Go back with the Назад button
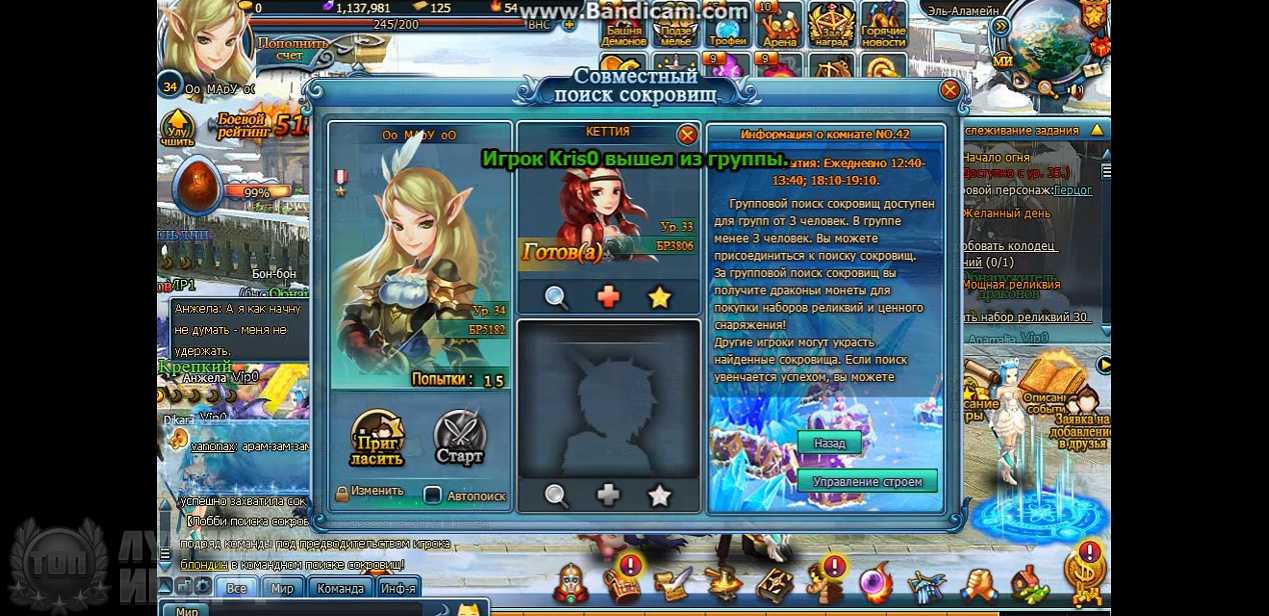1269x616 pixels. 829,443
